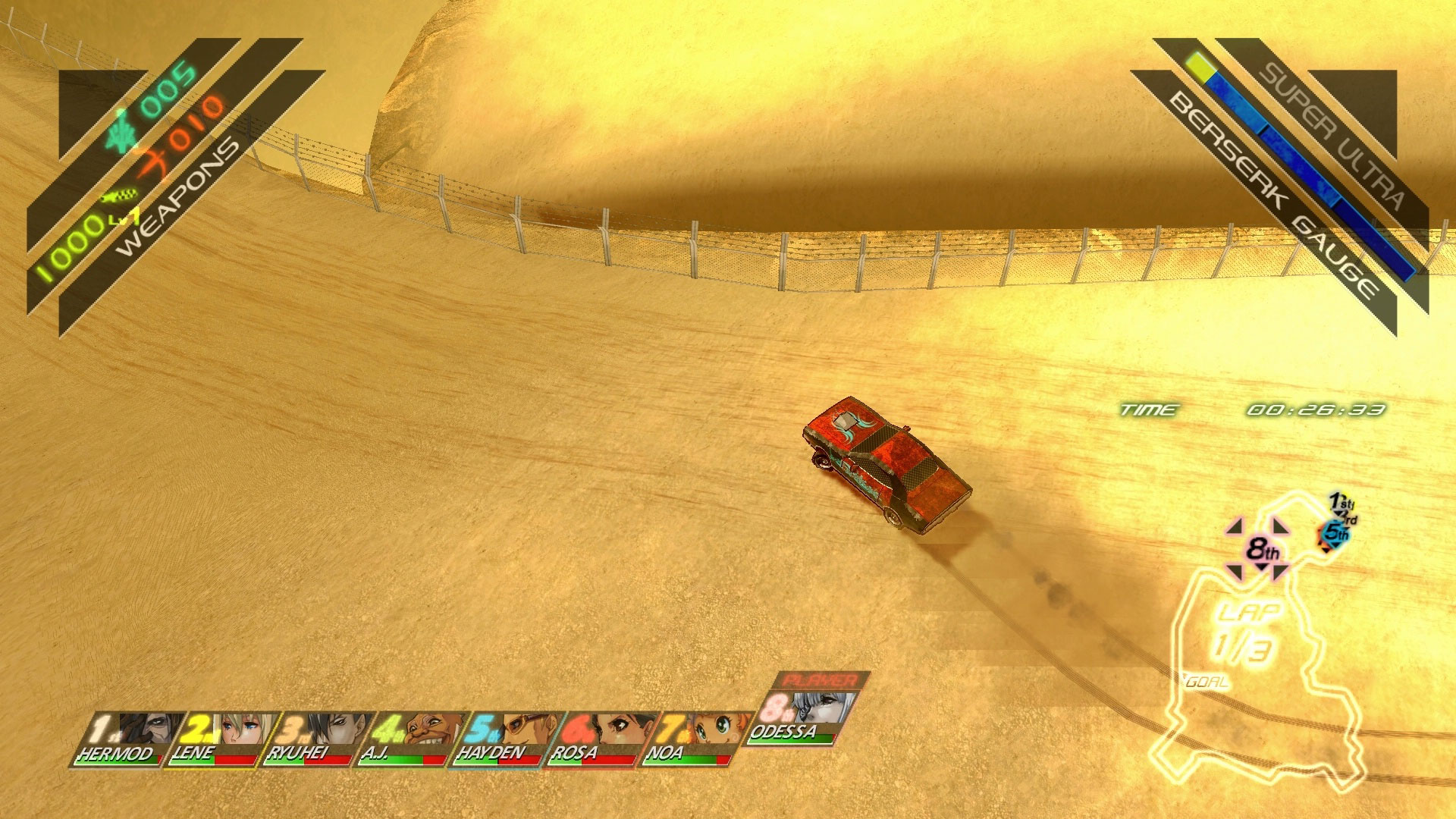This screenshot has height=819, width=1456.
Task: Click the missile weapon icon
Action: (x=120, y=197)
